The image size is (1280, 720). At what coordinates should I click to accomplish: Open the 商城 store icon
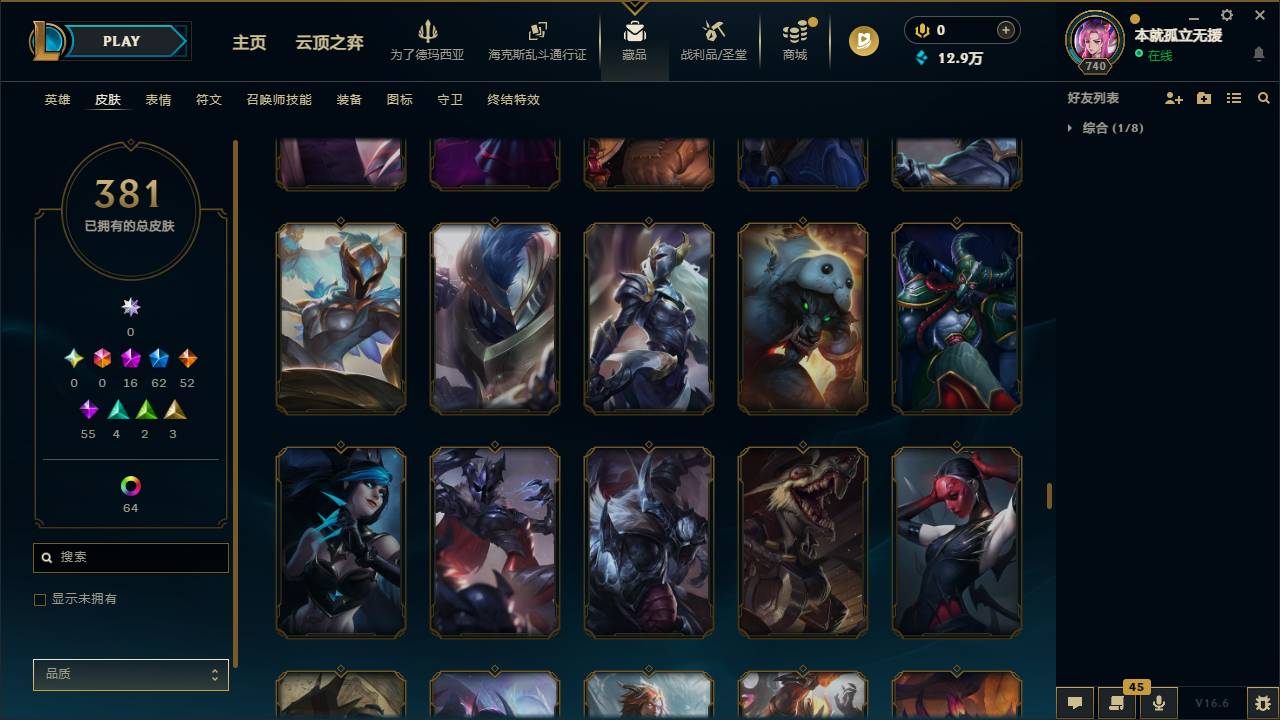[795, 40]
